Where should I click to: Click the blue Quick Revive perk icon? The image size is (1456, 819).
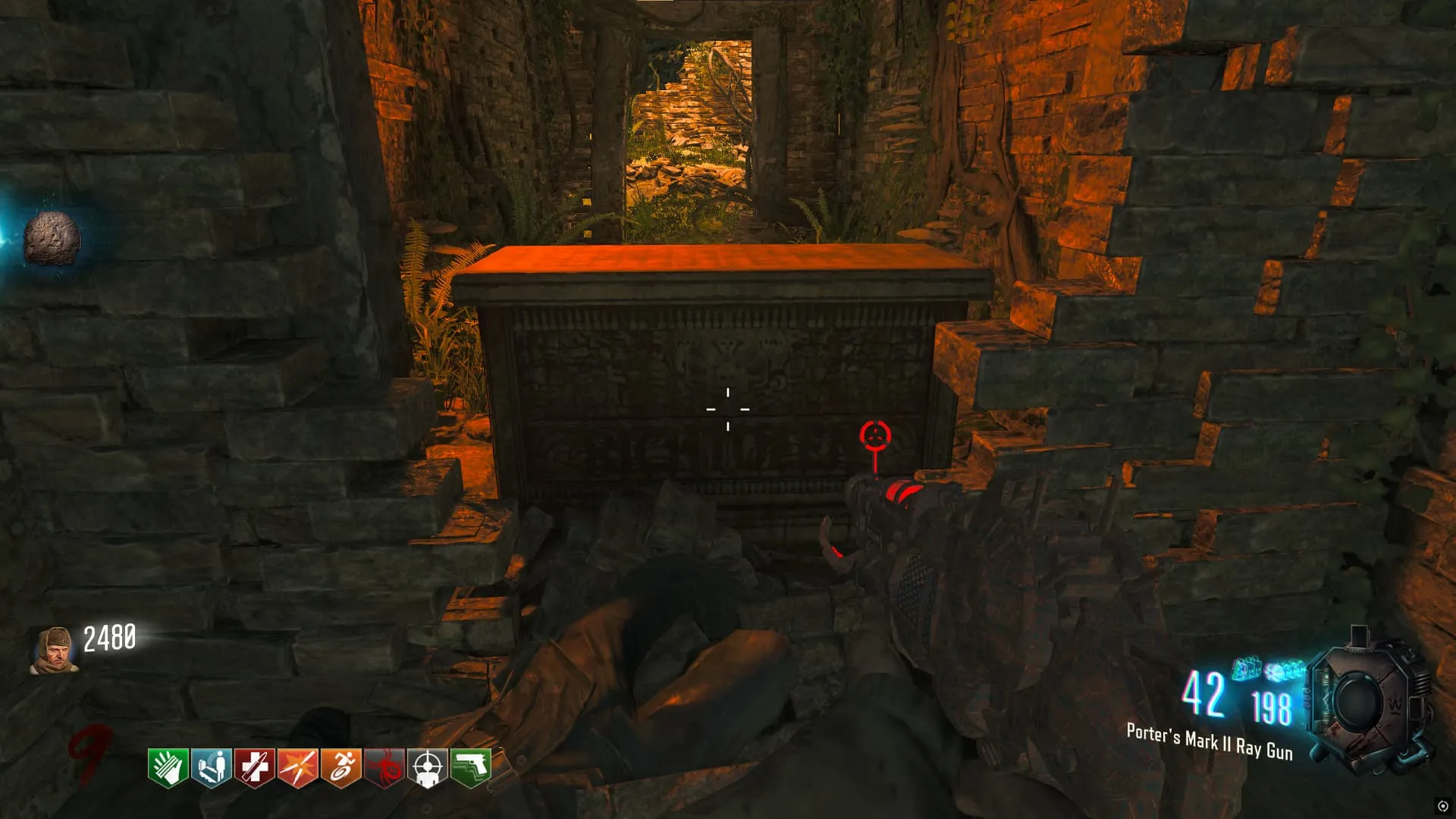[211, 767]
